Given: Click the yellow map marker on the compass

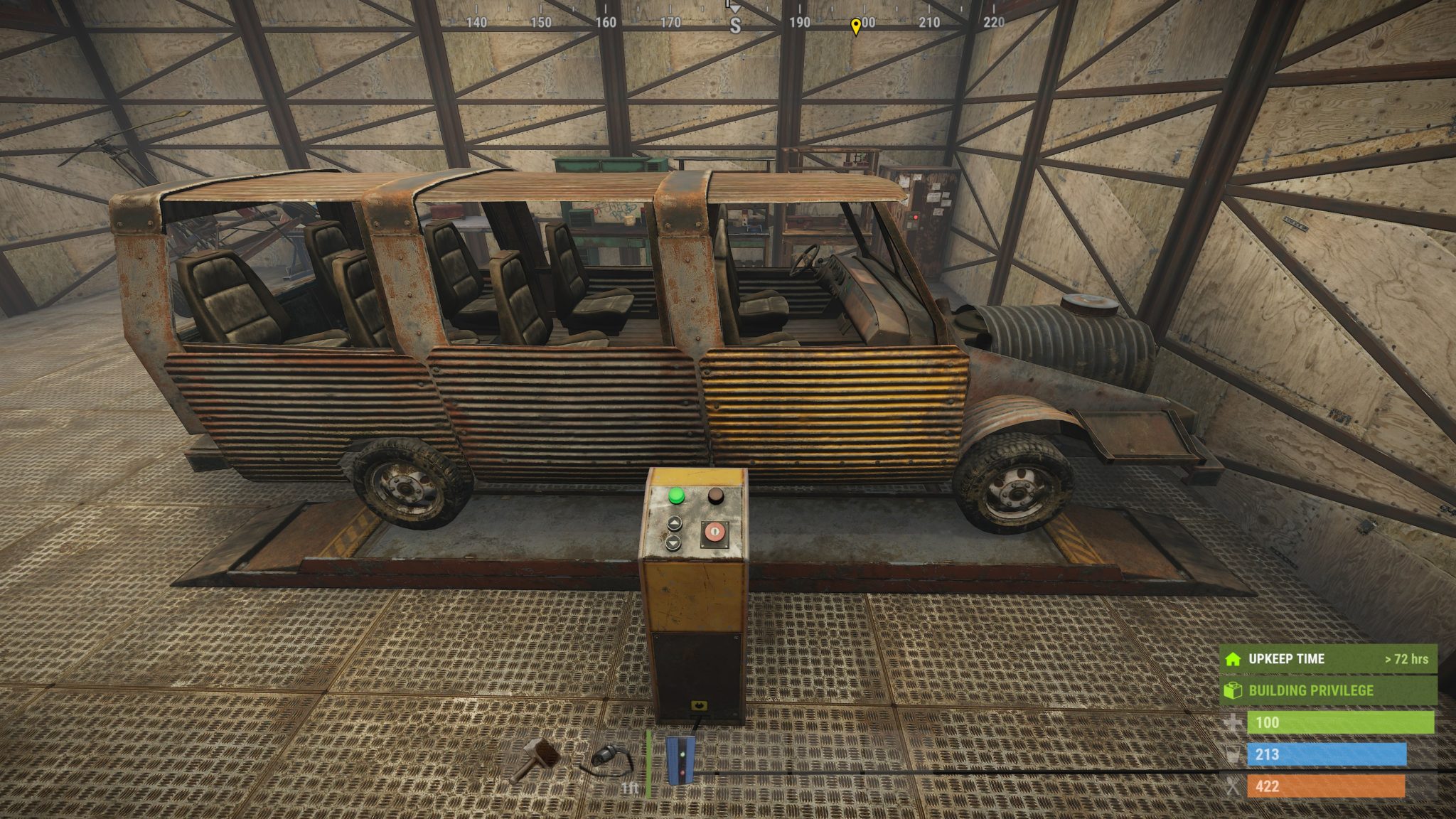Looking at the screenshot, I should click(856, 26).
